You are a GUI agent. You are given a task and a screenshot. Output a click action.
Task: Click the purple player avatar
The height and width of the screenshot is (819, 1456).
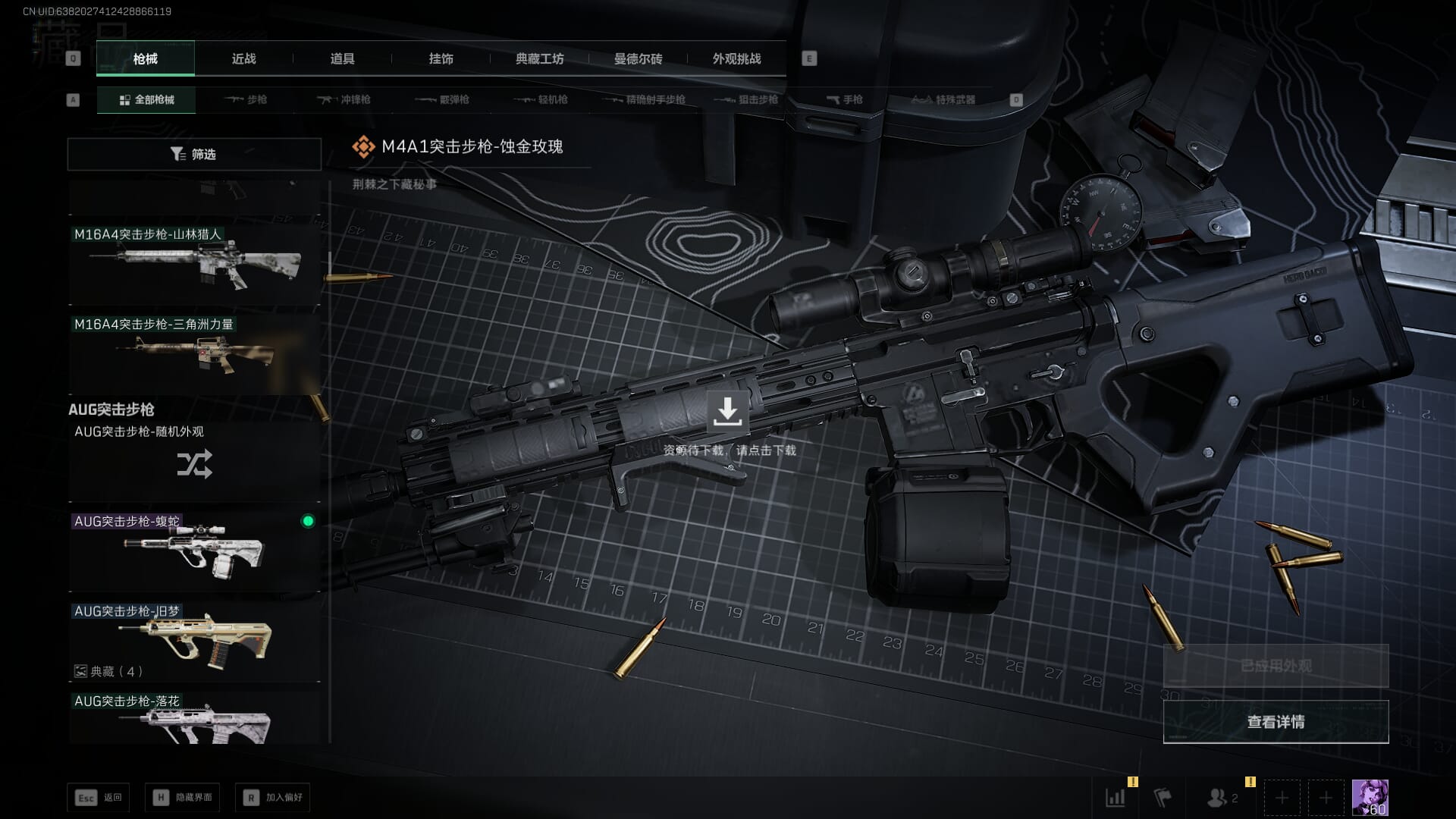coord(1370,798)
